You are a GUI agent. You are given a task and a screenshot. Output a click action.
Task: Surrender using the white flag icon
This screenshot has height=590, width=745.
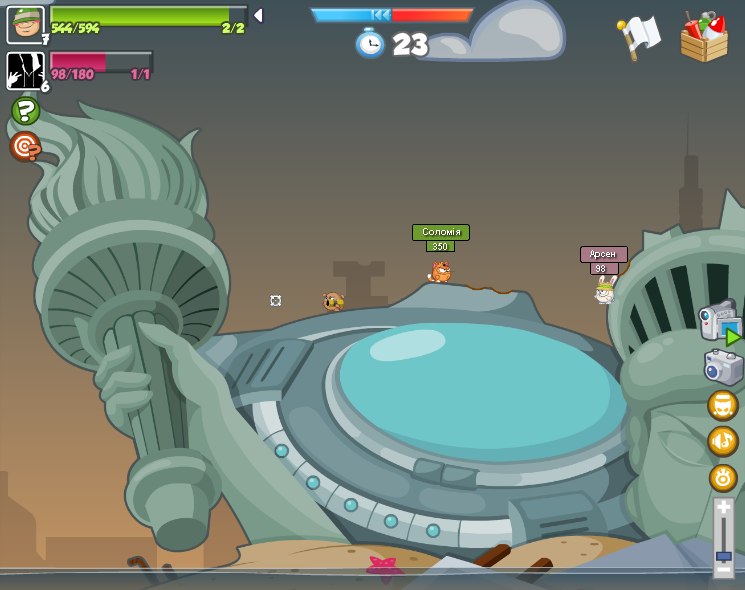639,37
